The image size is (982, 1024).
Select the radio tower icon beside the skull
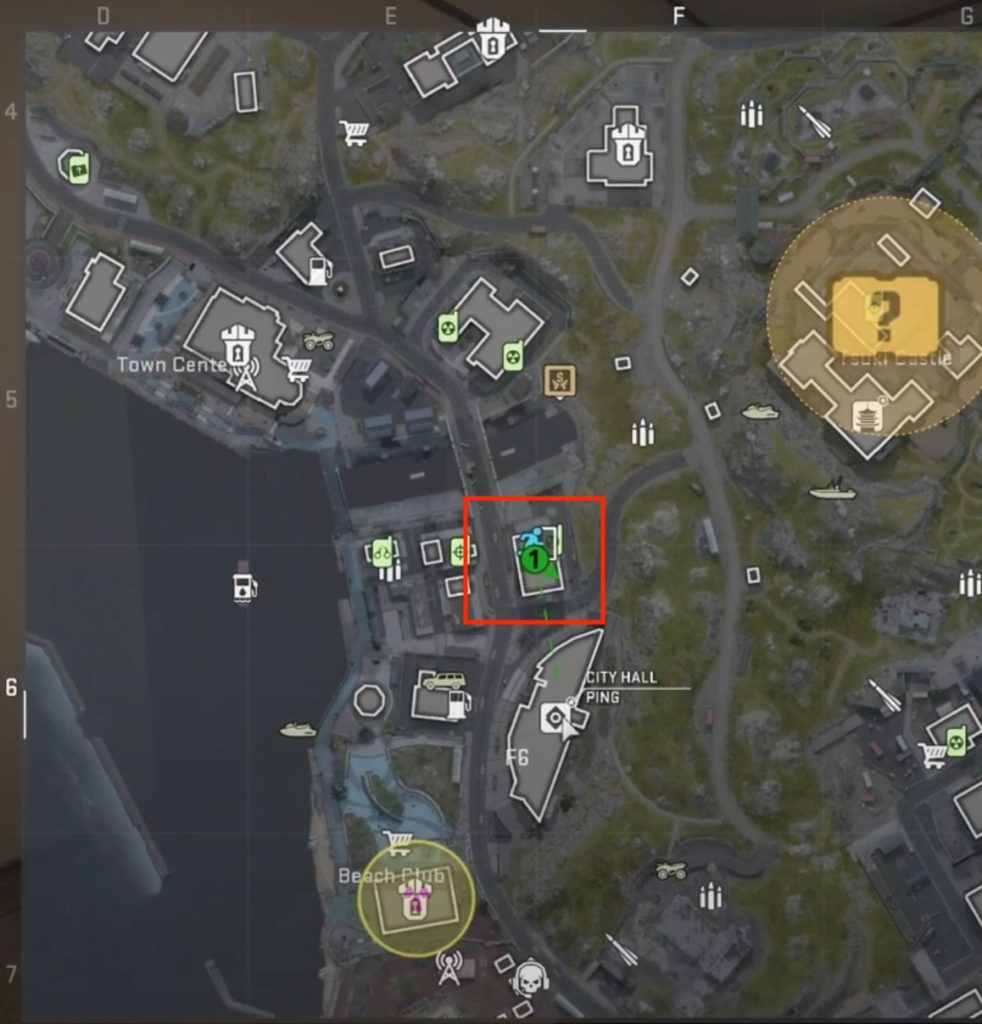(450, 967)
